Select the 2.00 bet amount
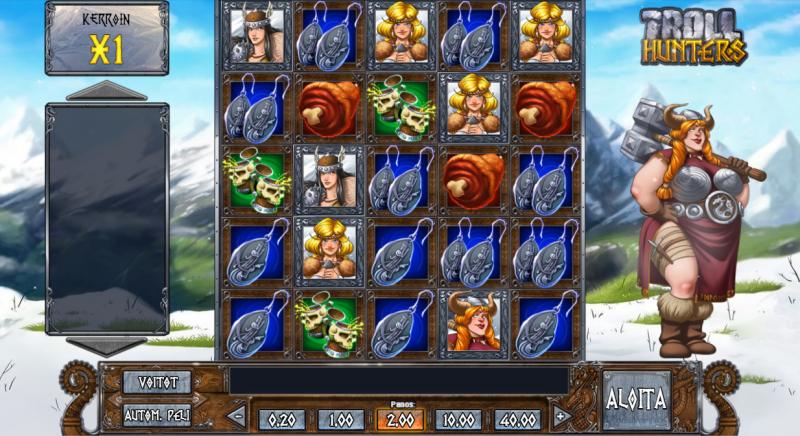 (x=399, y=419)
